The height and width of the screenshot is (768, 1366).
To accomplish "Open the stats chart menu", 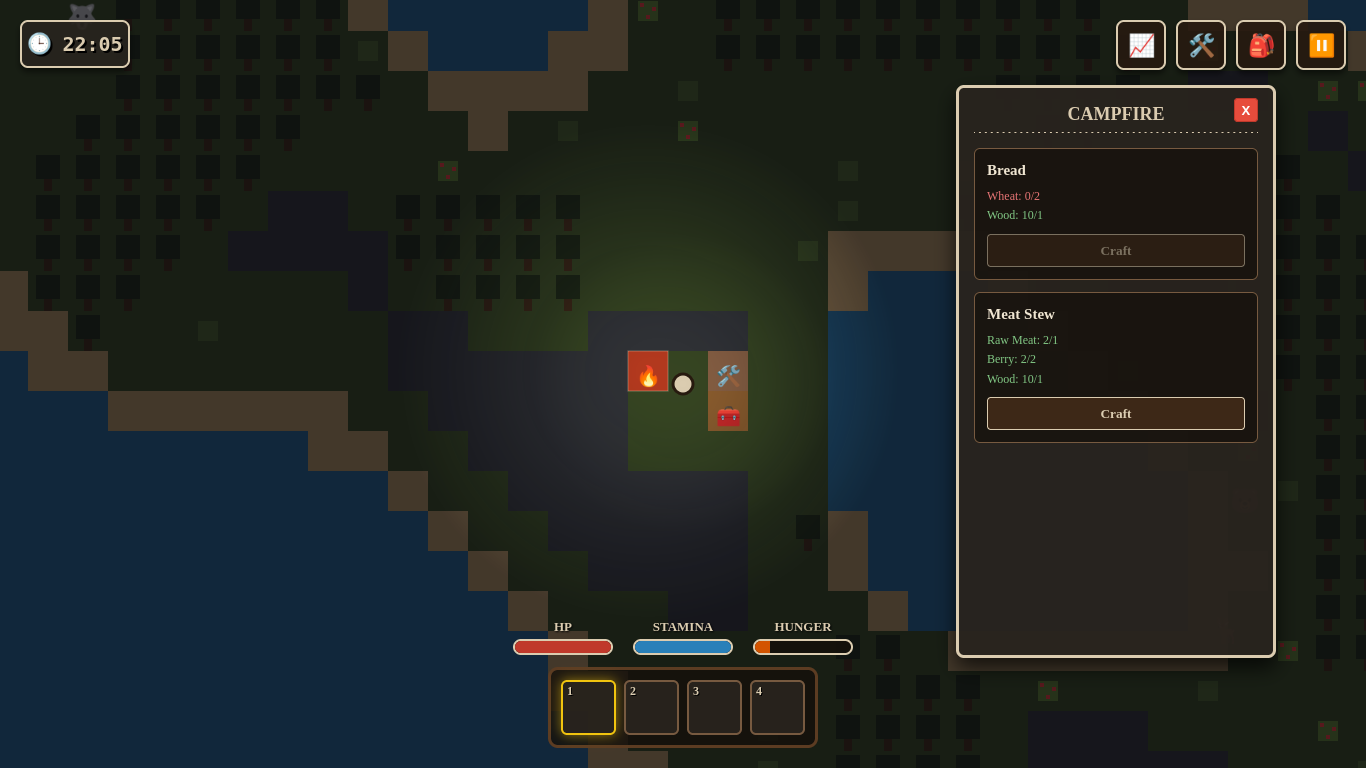I will 1140,45.
